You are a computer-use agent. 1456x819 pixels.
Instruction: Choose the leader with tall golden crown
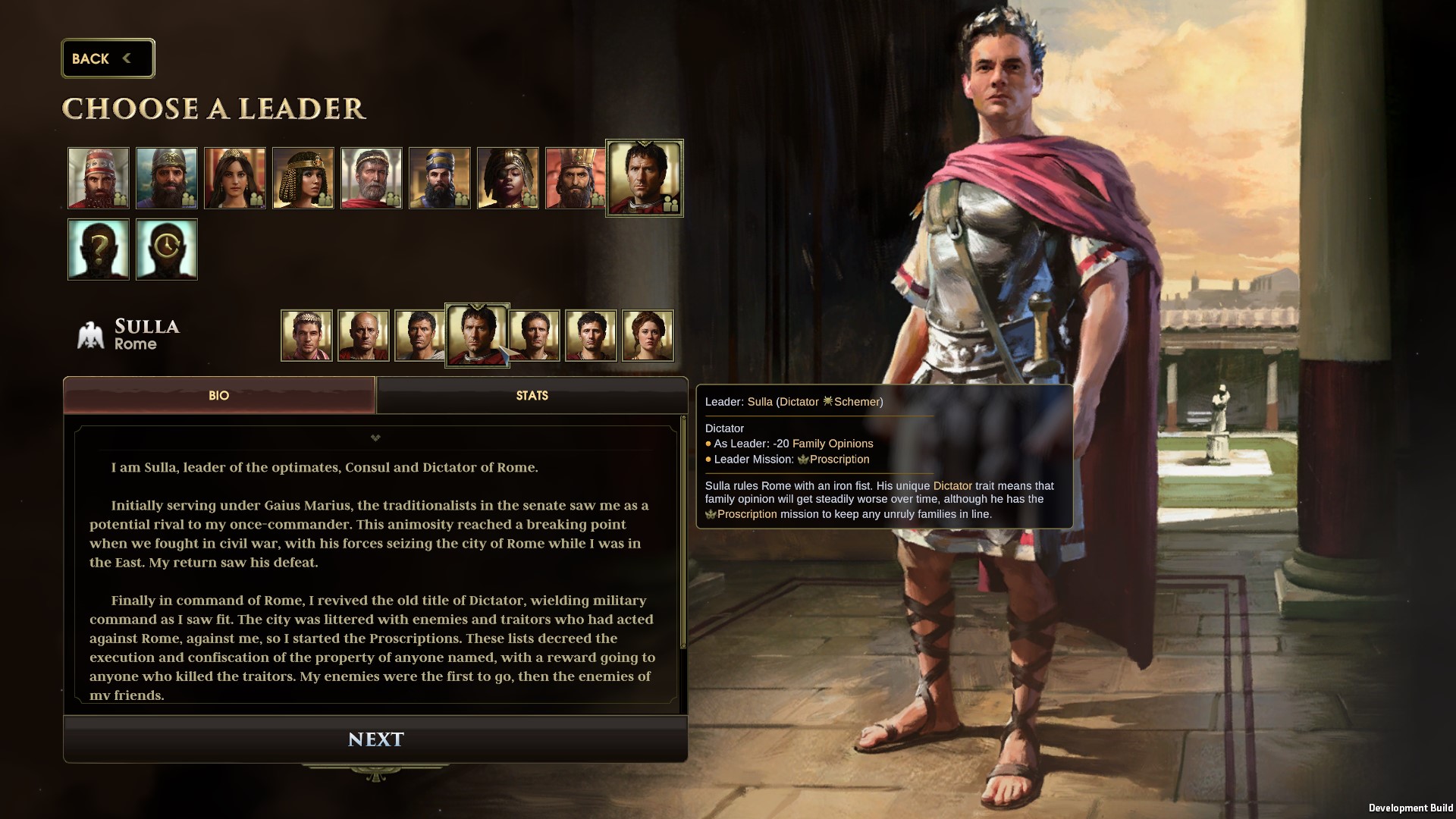(x=575, y=178)
